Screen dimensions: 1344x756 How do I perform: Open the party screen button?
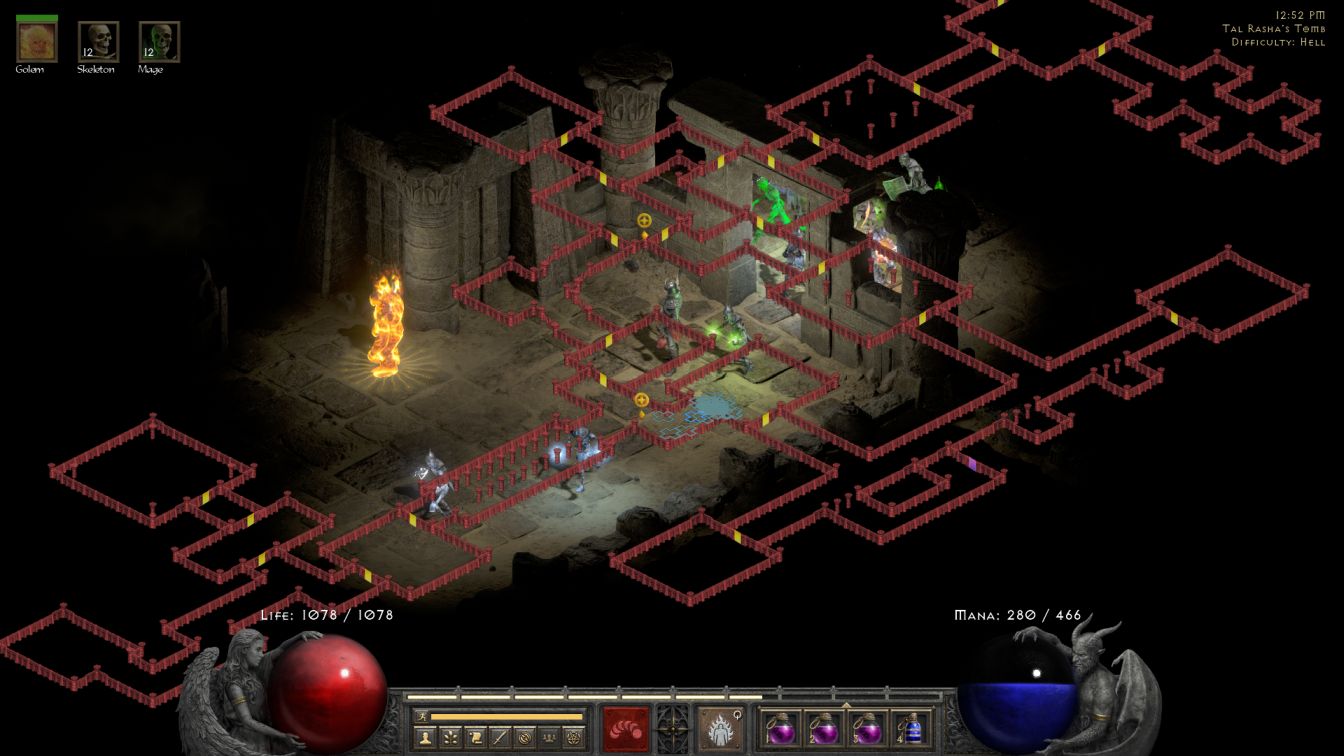[x=547, y=738]
